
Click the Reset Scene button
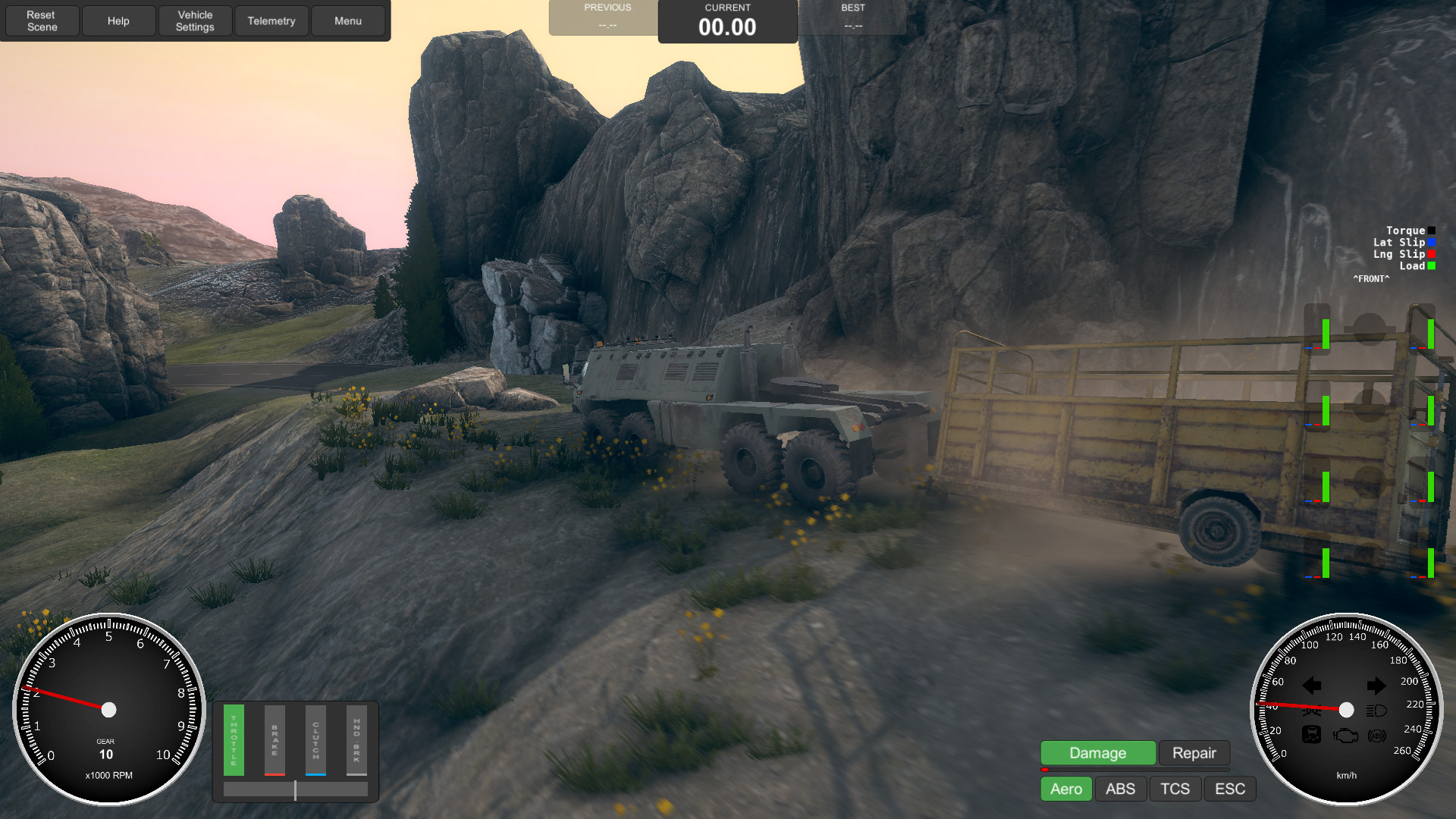pyautogui.click(x=42, y=20)
